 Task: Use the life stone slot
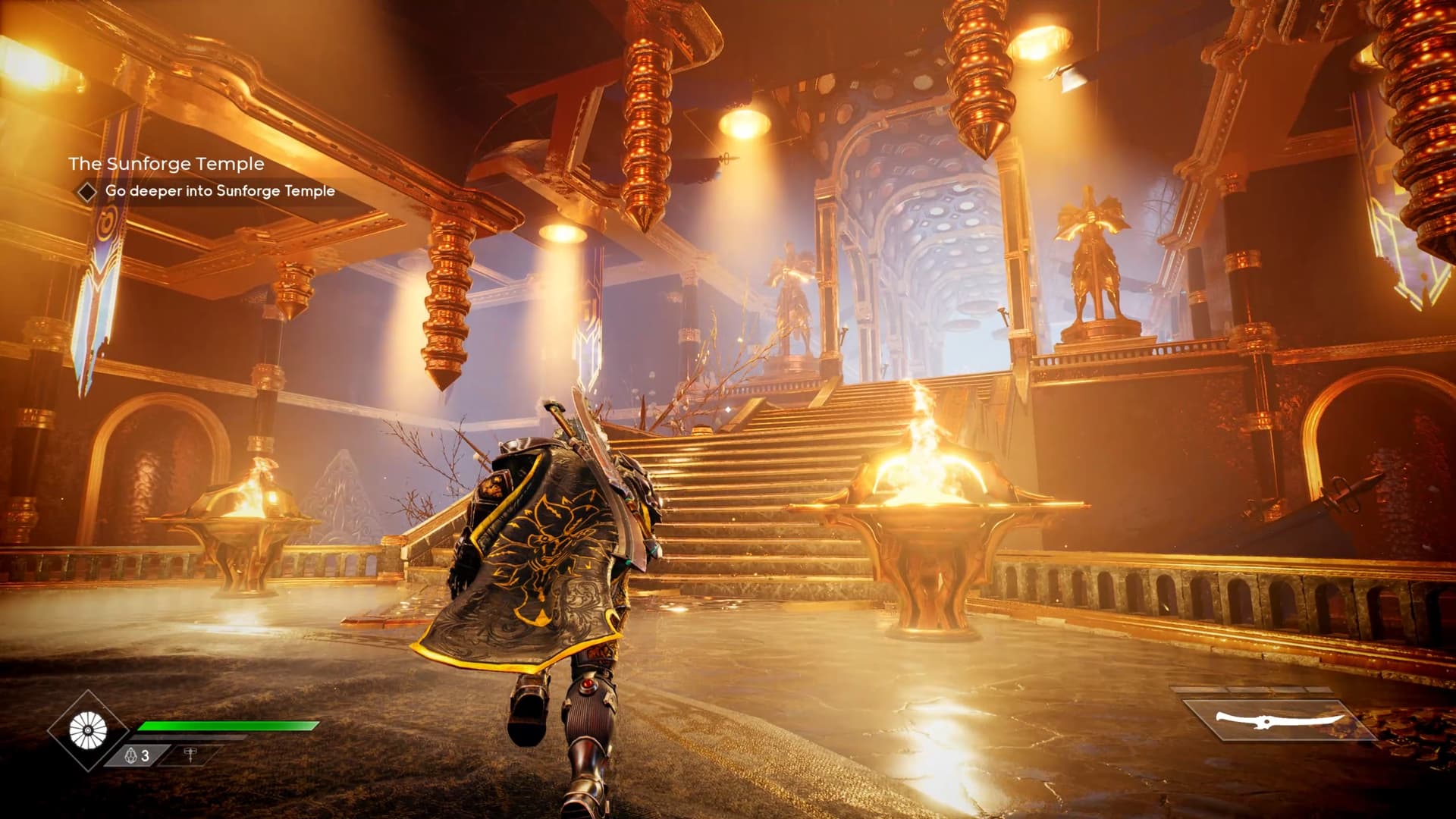pyautogui.click(x=137, y=755)
